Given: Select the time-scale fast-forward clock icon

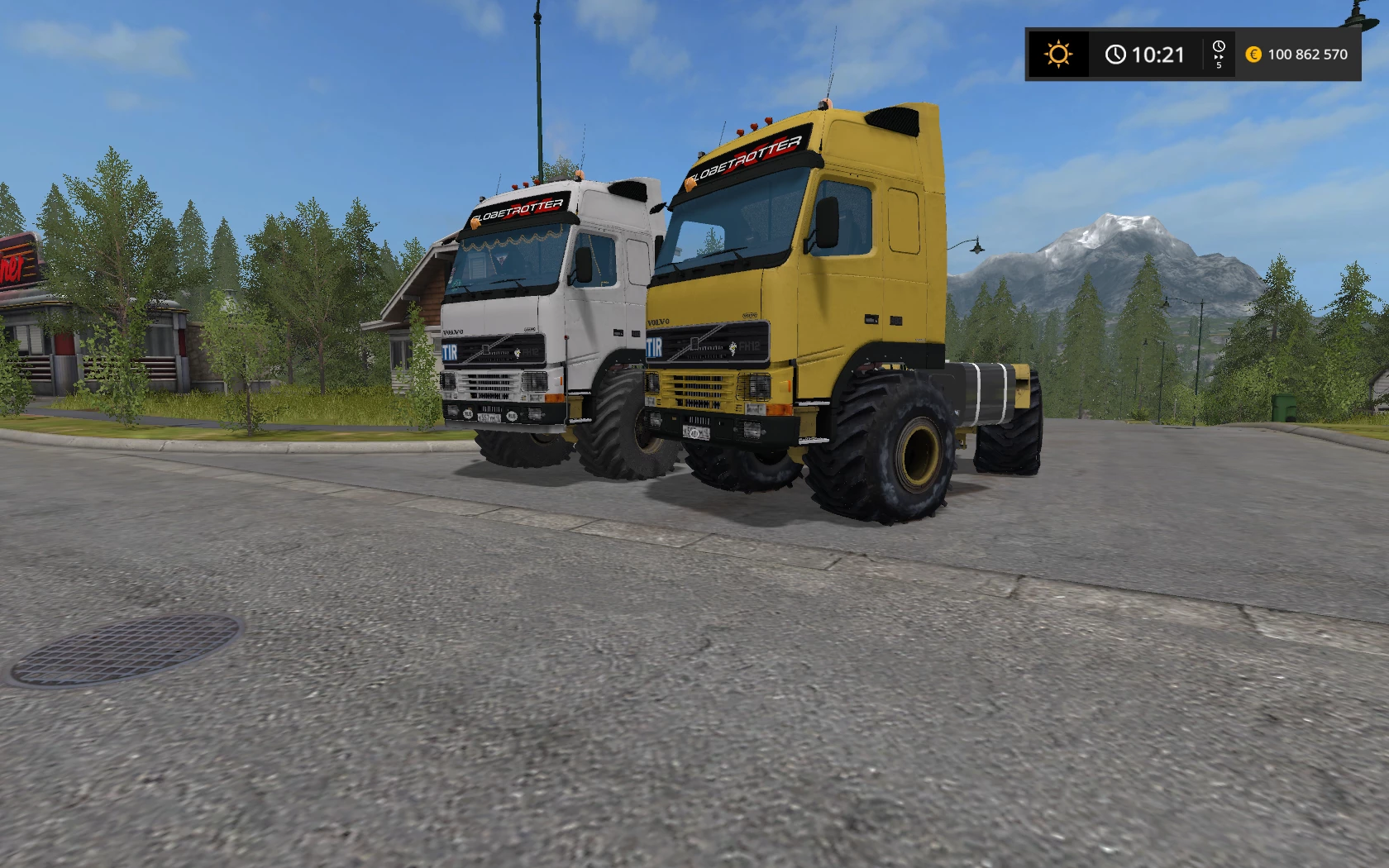Looking at the screenshot, I should tap(1219, 53).
